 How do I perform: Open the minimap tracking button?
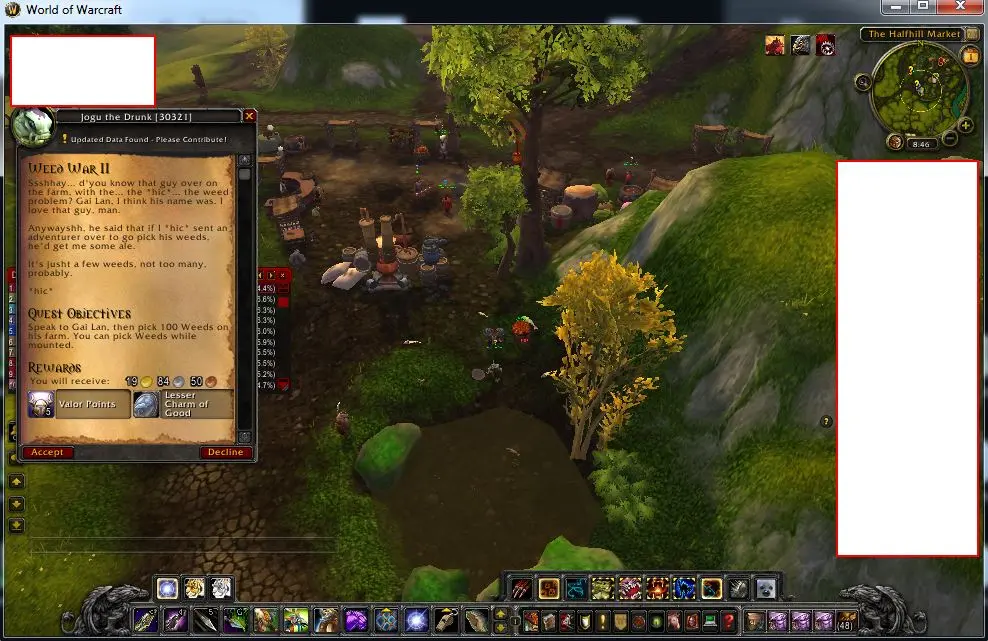tap(864, 81)
